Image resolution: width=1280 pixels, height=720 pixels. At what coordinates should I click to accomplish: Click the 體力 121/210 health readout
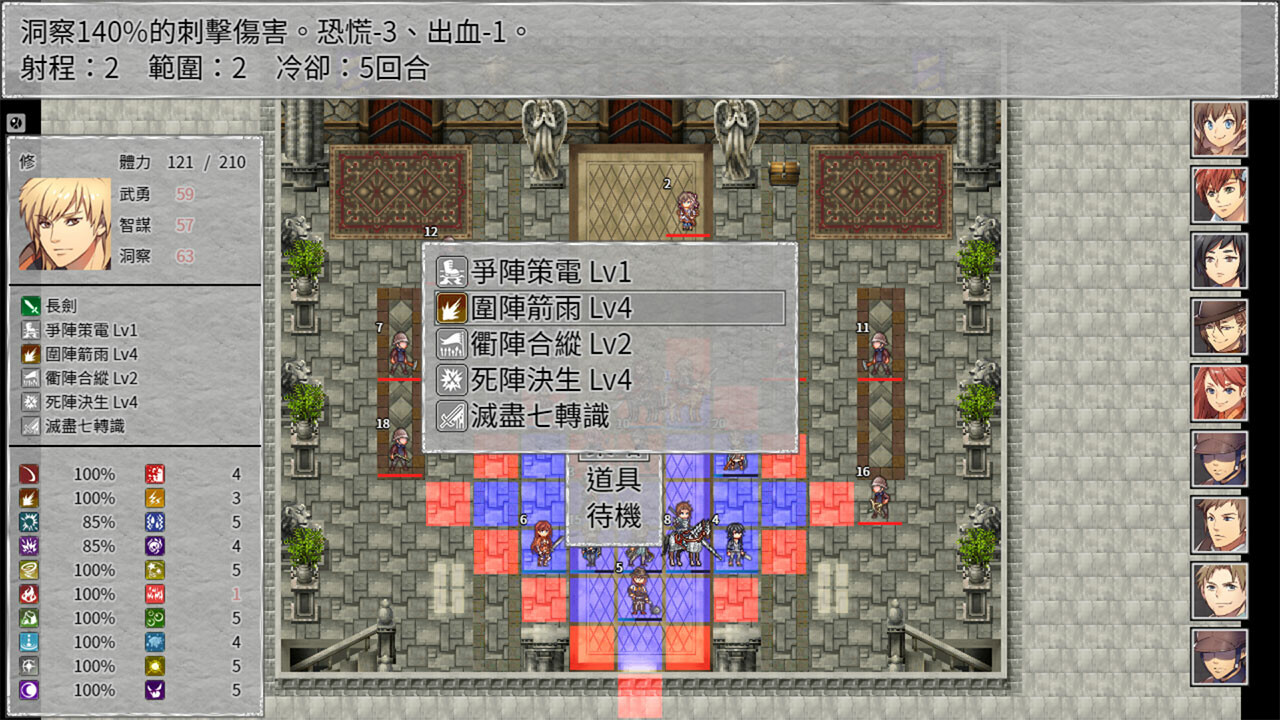pyautogui.click(x=180, y=162)
